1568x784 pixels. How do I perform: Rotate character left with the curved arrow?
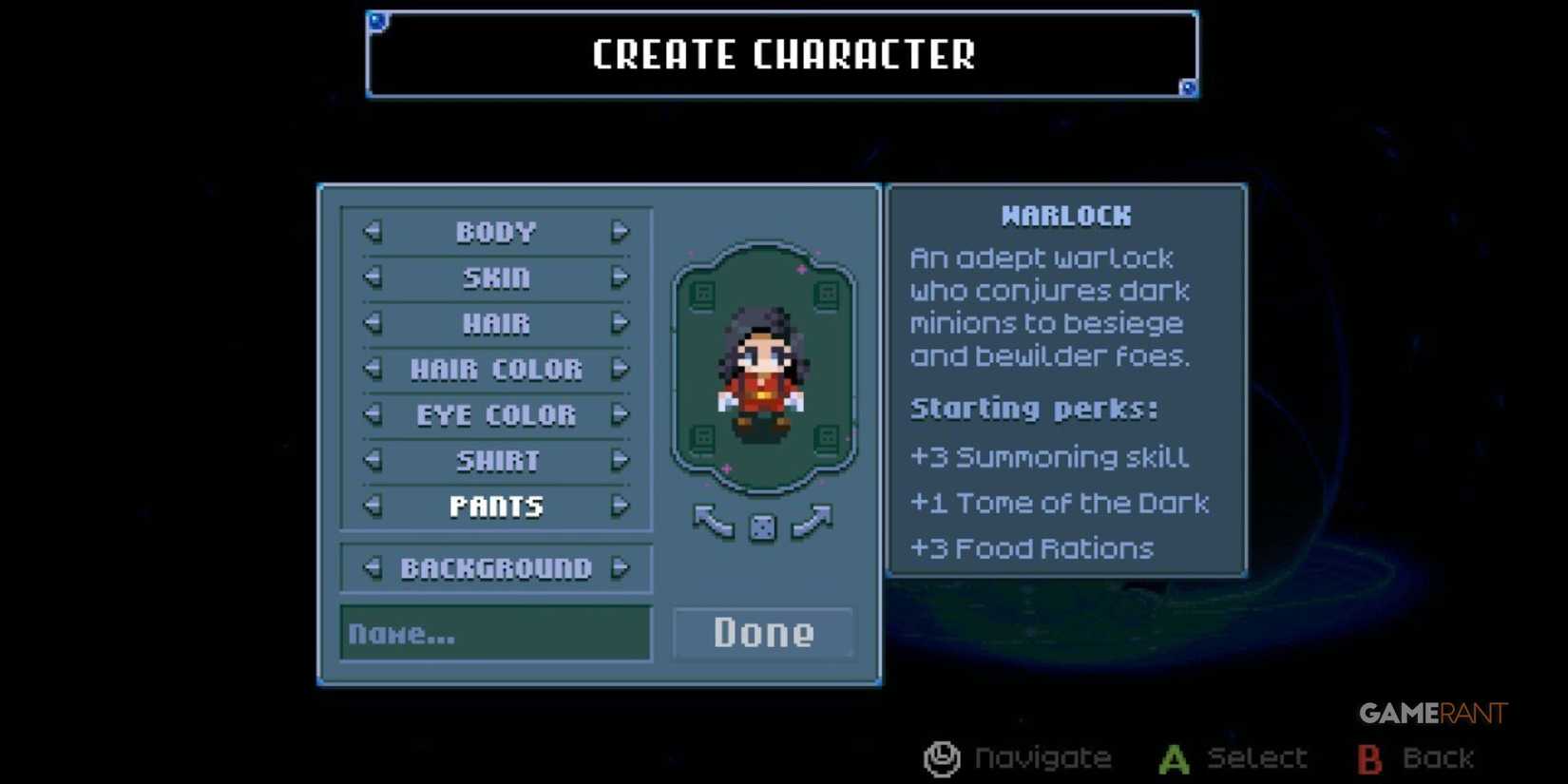(x=711, y=524)
